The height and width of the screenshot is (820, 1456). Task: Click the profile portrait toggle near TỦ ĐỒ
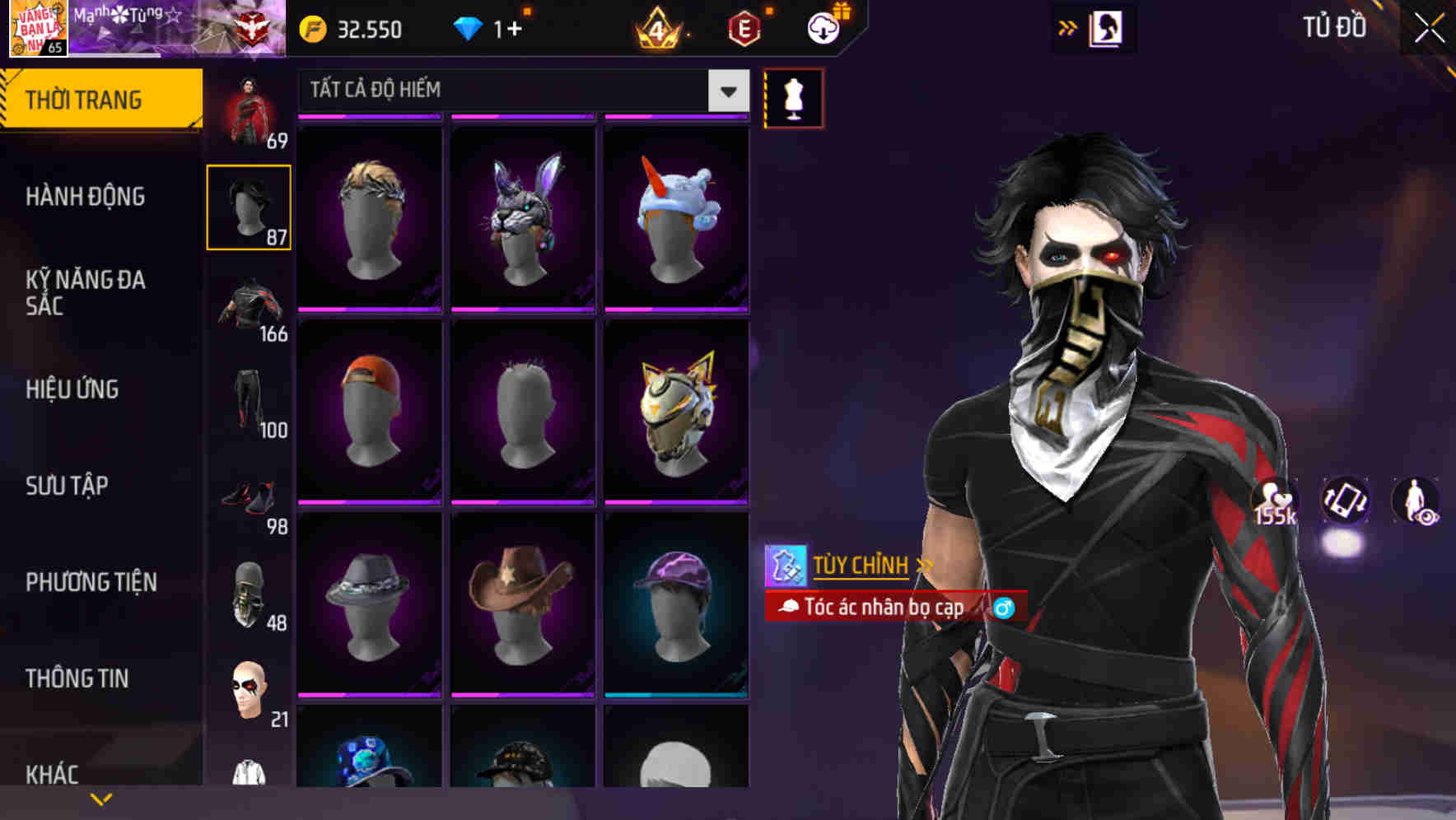click(1107, 27)
